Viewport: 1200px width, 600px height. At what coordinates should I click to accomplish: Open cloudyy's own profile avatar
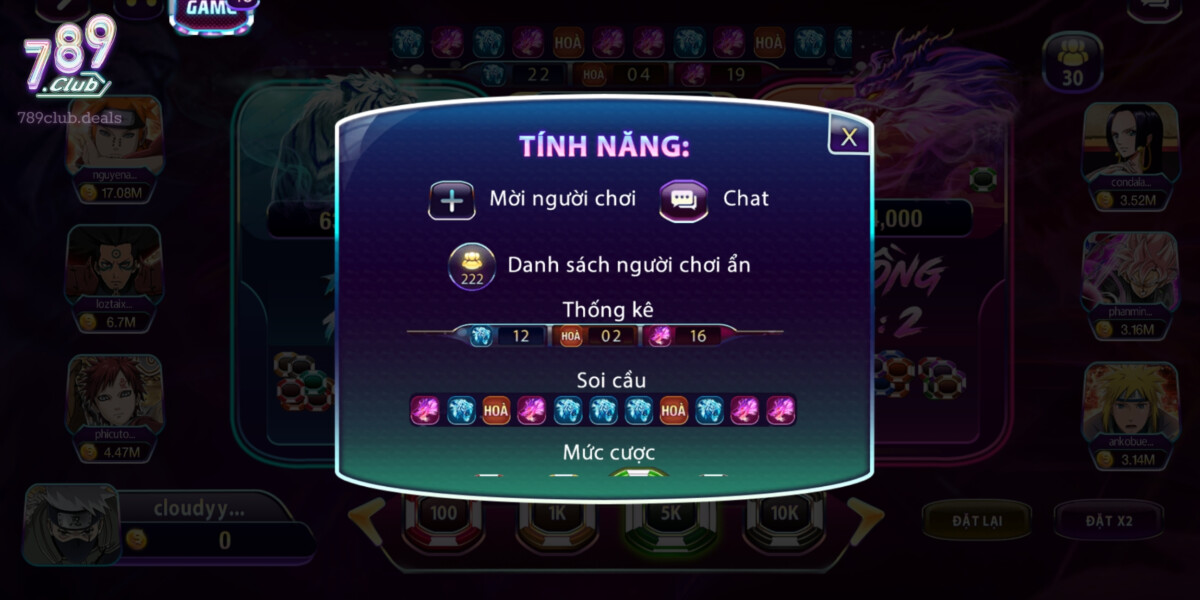(70, 525)
